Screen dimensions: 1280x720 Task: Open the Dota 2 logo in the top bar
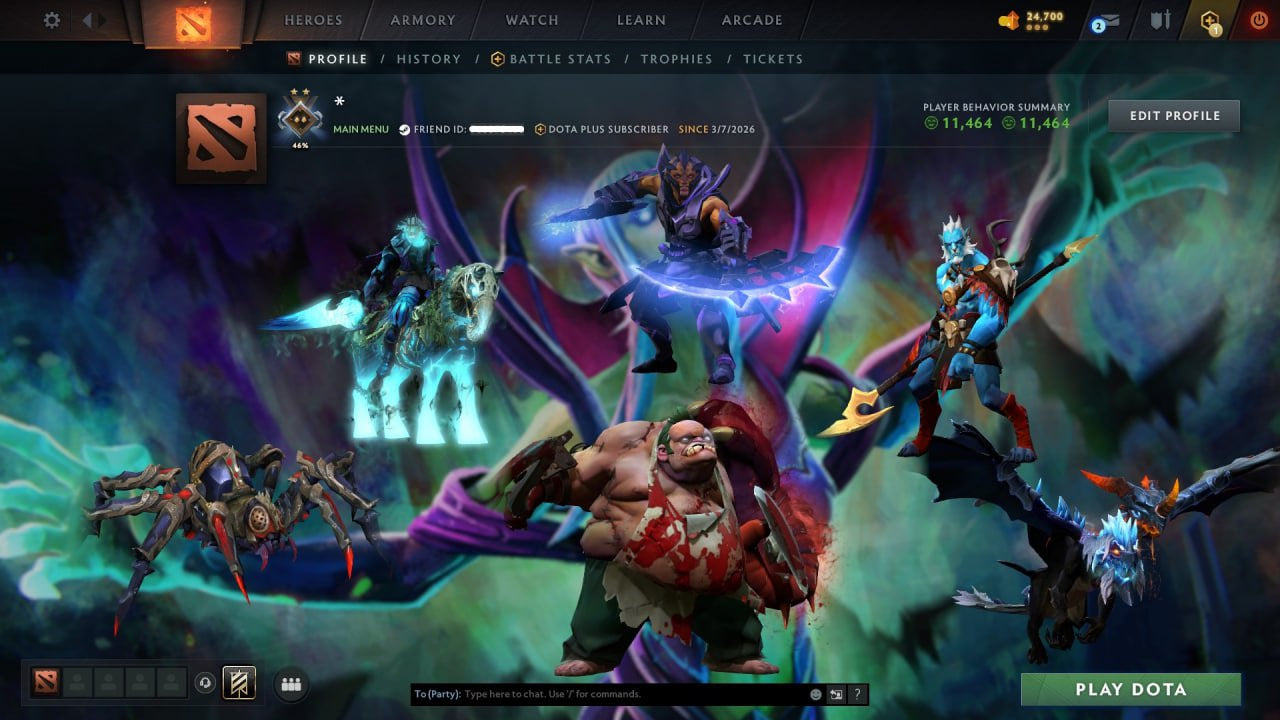(x=192, y=24)
